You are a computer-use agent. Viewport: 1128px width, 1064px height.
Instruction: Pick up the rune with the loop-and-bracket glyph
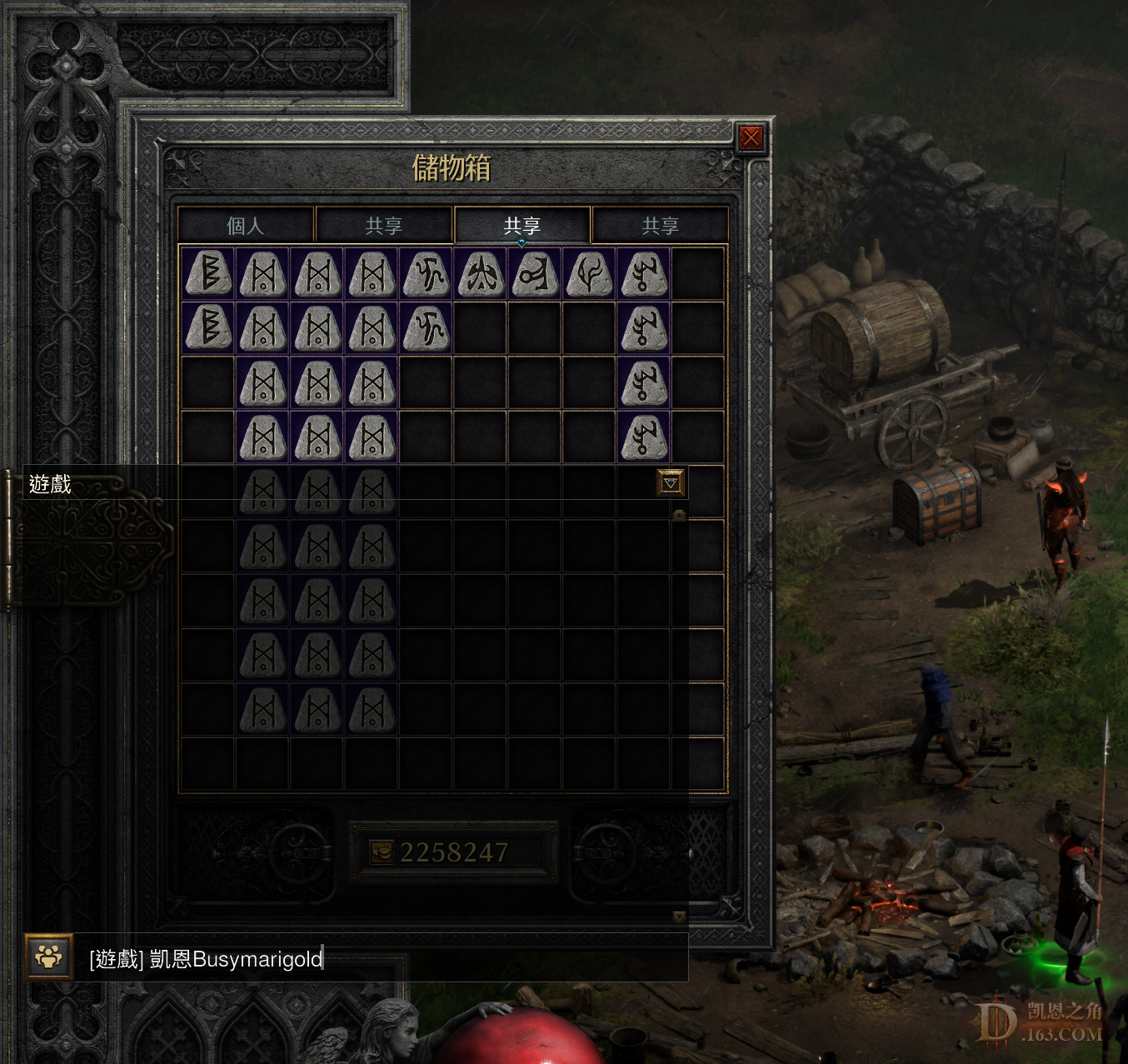pos(535,274)
